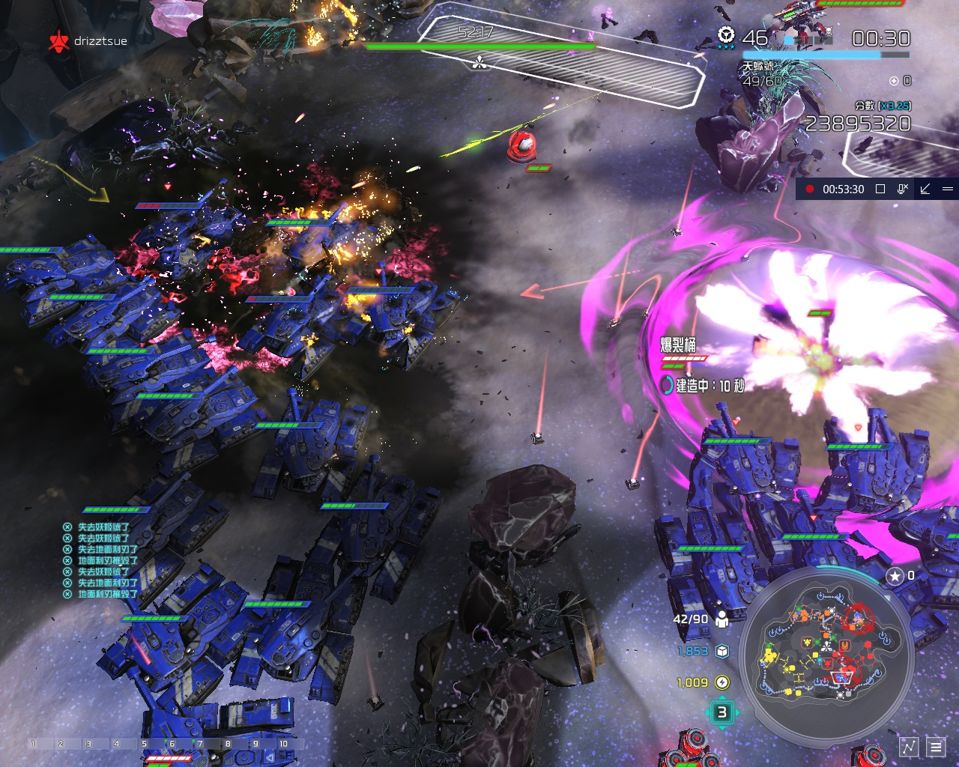The image size is (959, 767).
Task: Select control group 6 slot
Action: pyautogui.click(x=172, y=744)
